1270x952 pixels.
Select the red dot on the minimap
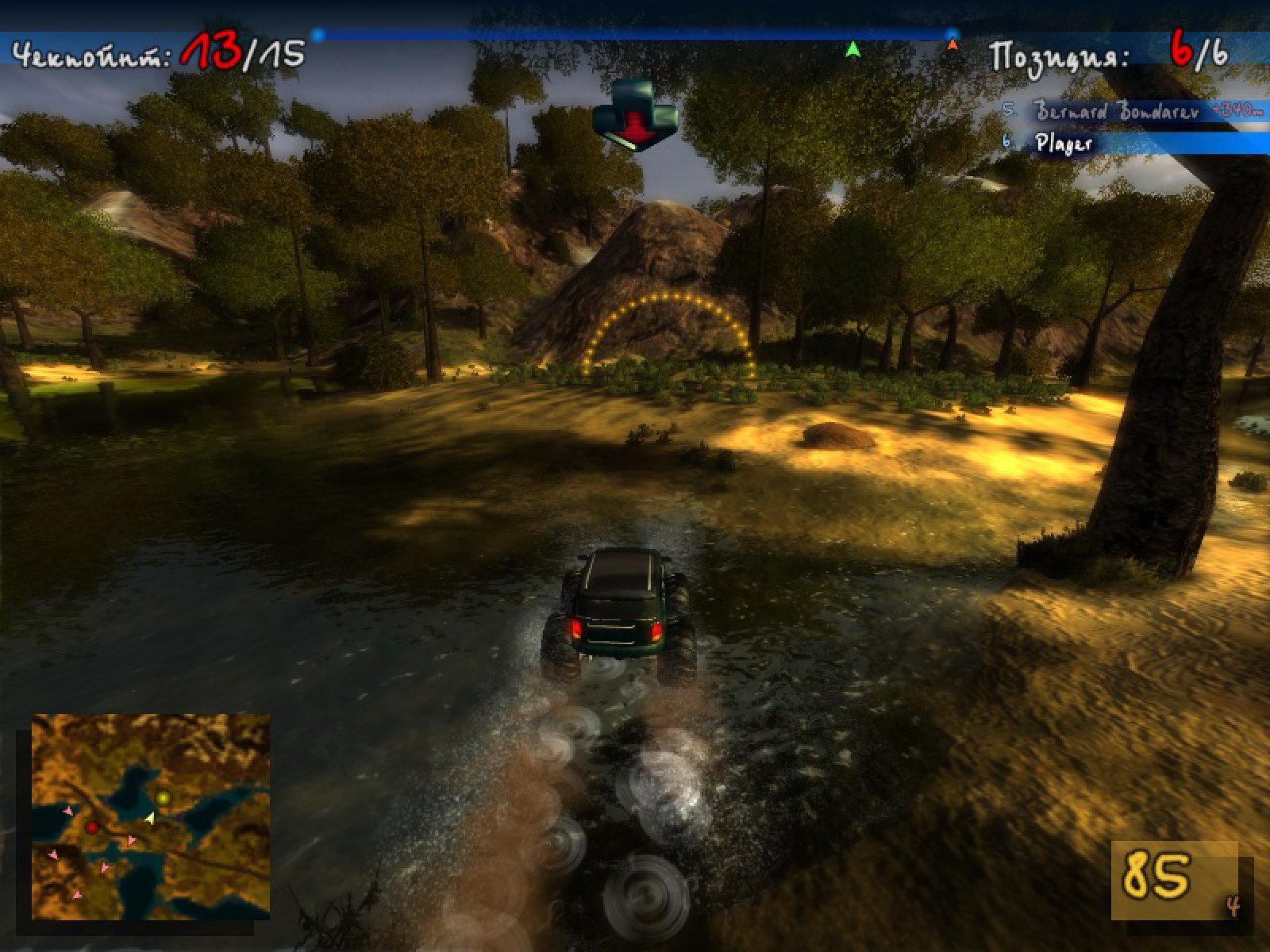92,827
